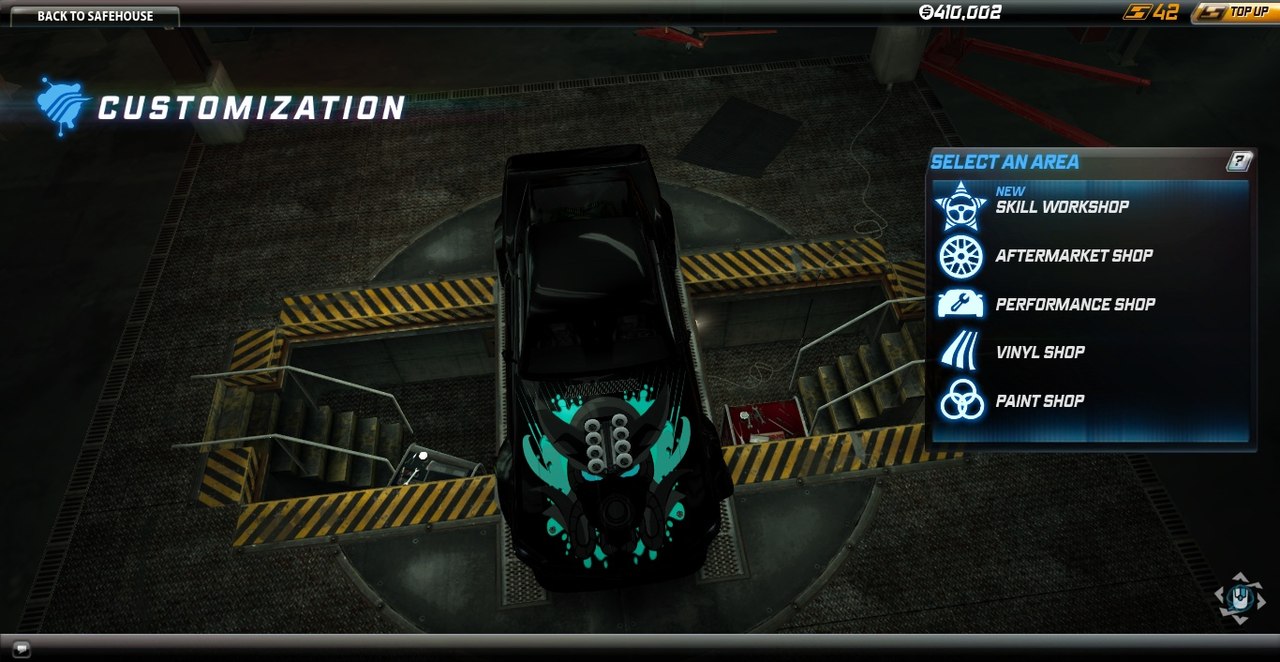1280x662 pixels.
Task: Open the Paint Shop
Action: click(1039, 401)
